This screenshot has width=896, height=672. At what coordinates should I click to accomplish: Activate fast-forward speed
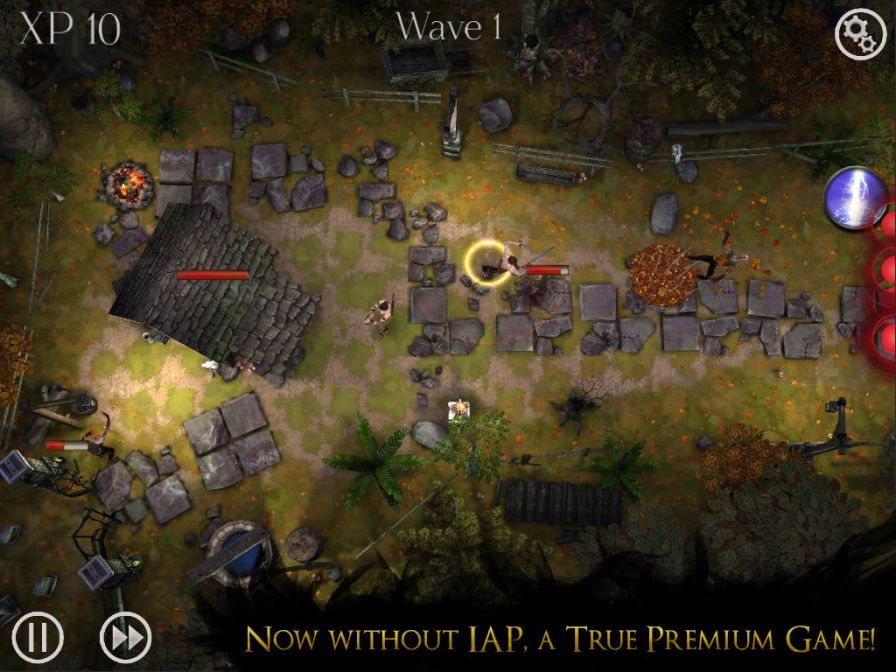point(125,636)
